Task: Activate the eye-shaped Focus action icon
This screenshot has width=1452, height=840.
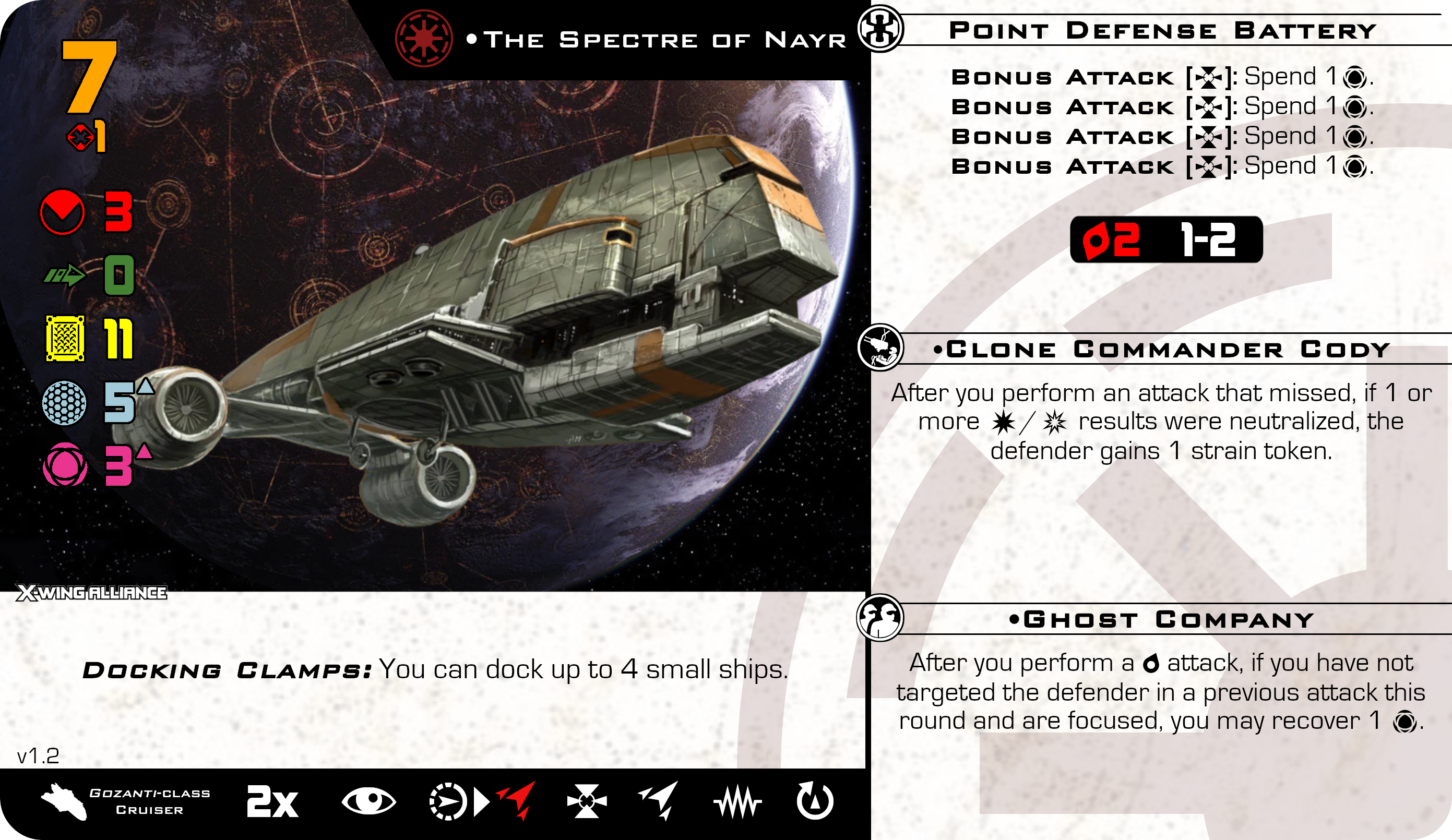Action: (368, 801)
